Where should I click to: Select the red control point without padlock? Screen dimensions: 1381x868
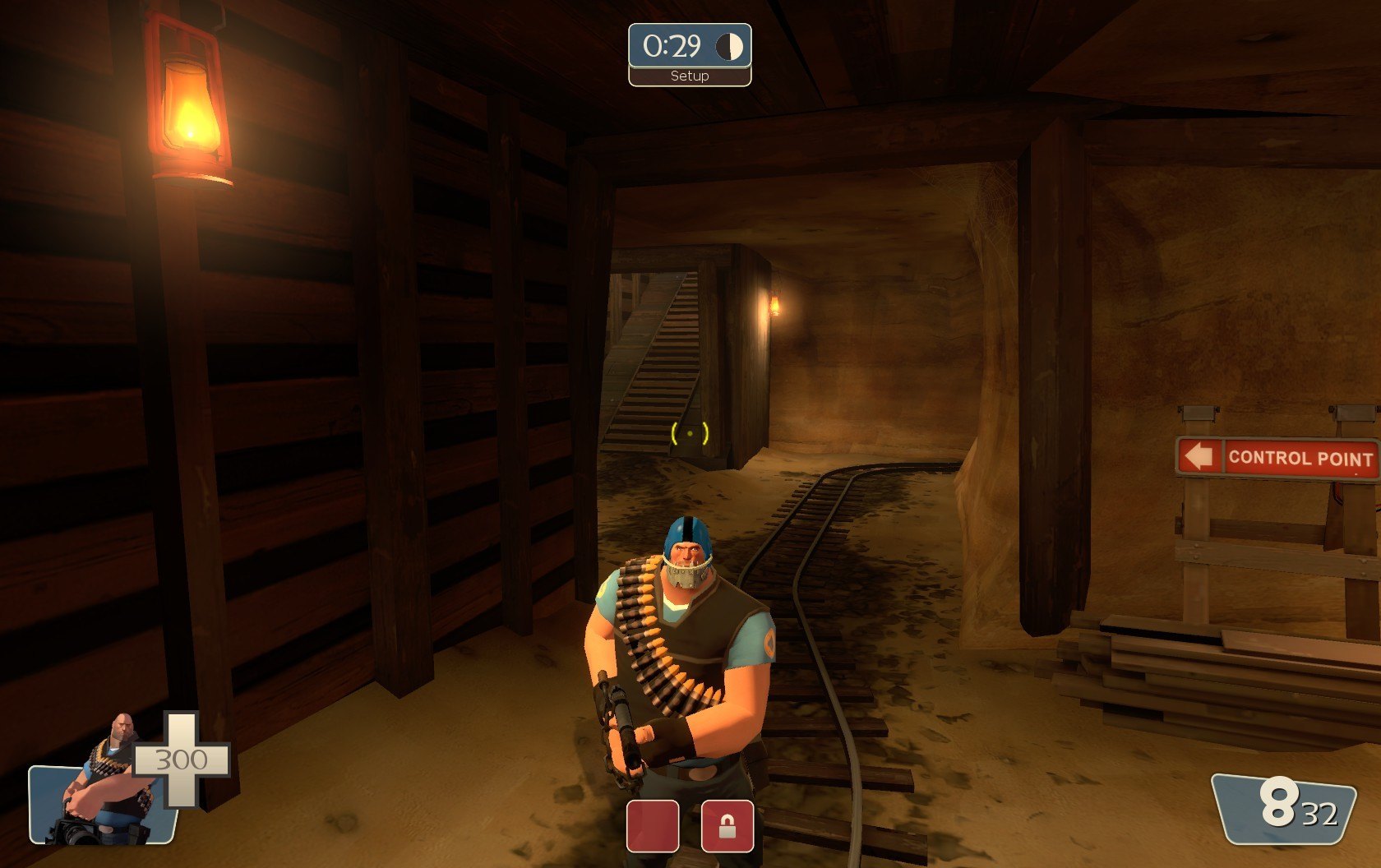(653, 825)
